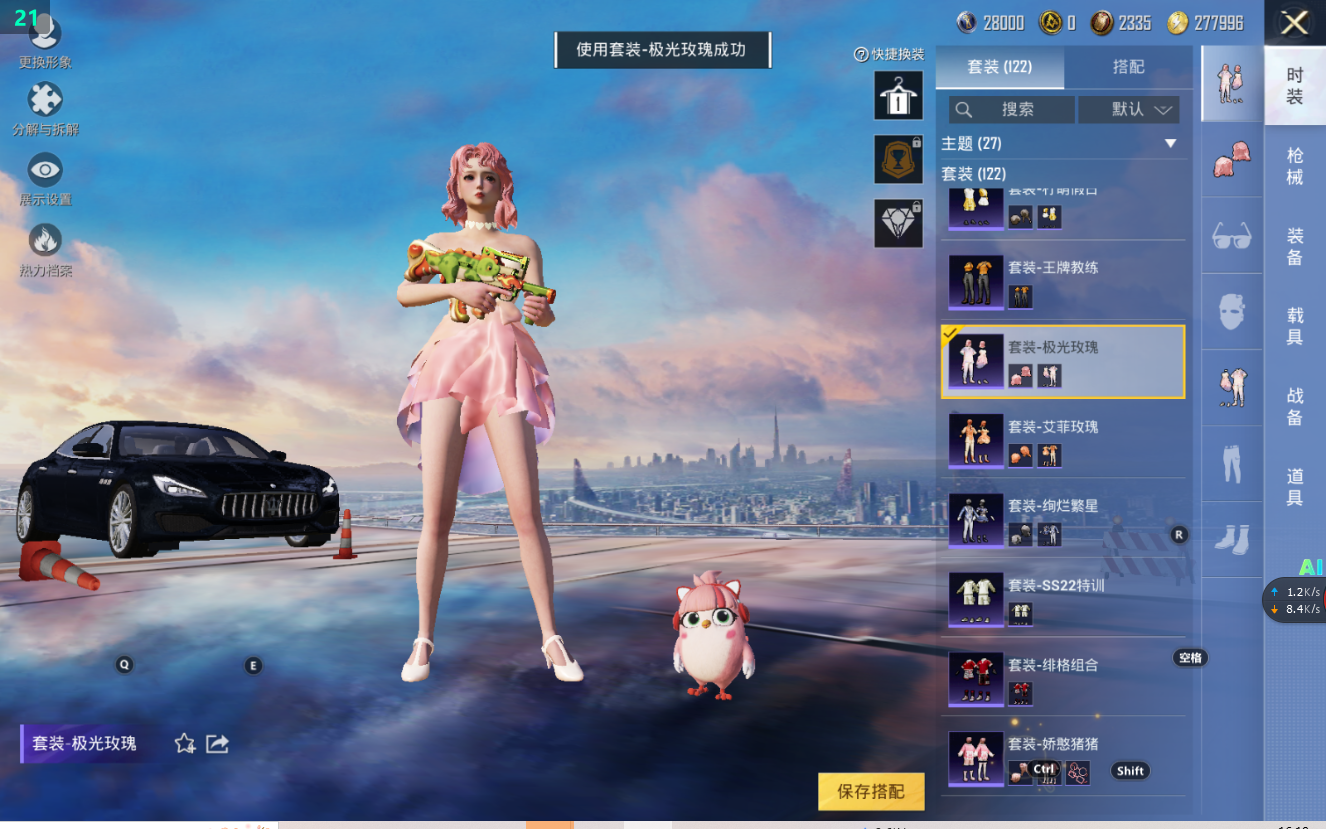Choose the 套装-艾菲玫瑰 outfit
Image resolution: width=1326 pixels, height=829 pixels.
pos(1063,440)
